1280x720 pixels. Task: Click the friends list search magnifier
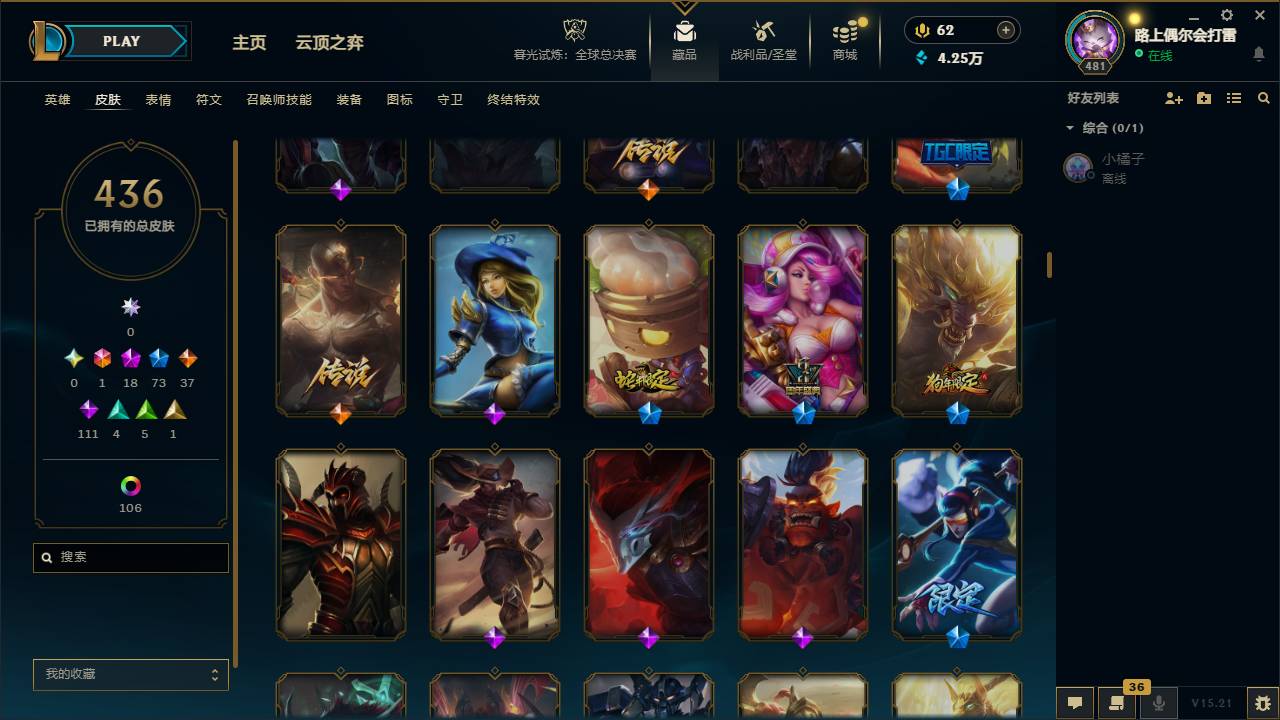coord(1264,97)
